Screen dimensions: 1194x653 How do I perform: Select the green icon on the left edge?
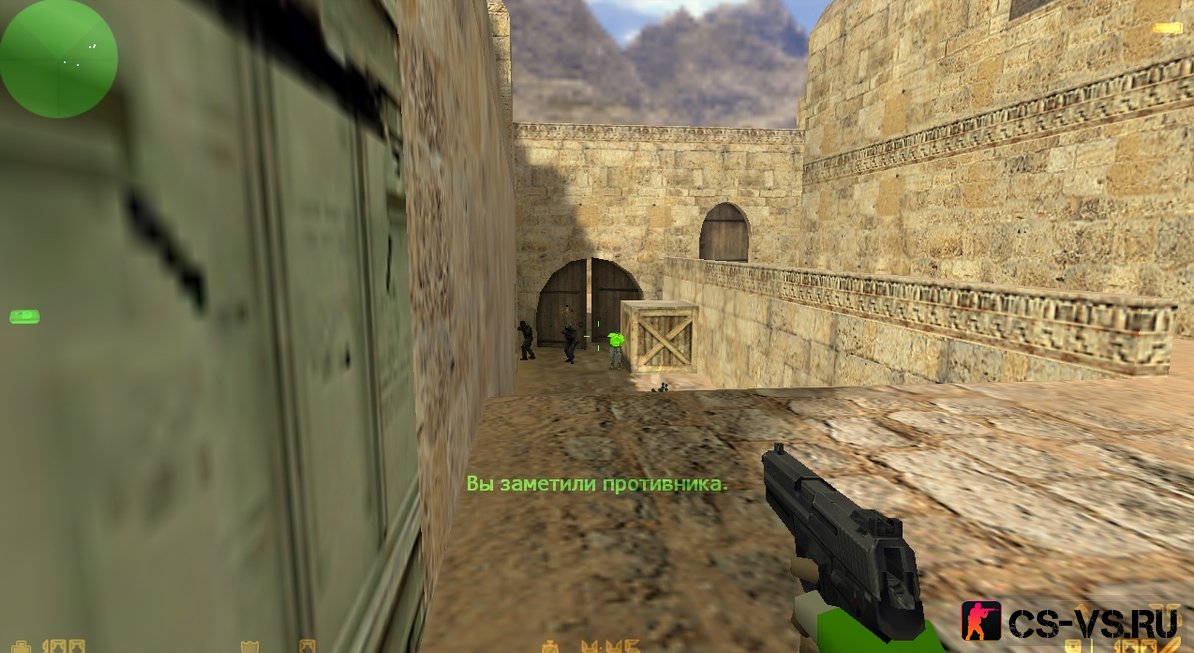click(x=24, y=317)
